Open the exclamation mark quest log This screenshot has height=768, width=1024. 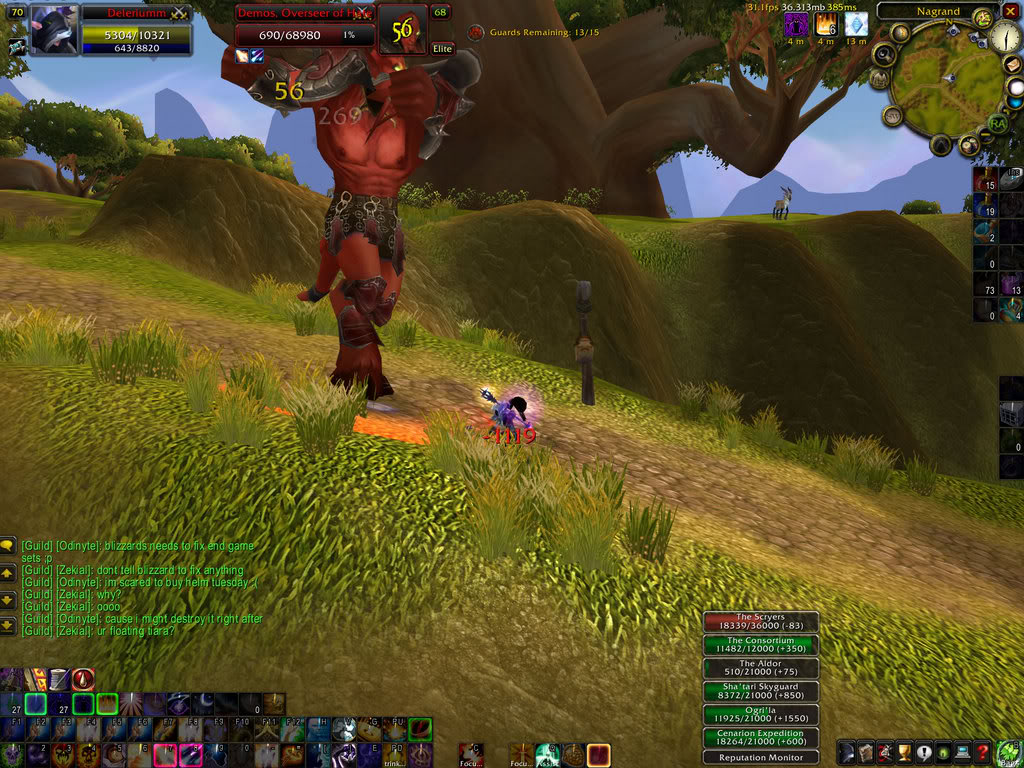[924, 752]
